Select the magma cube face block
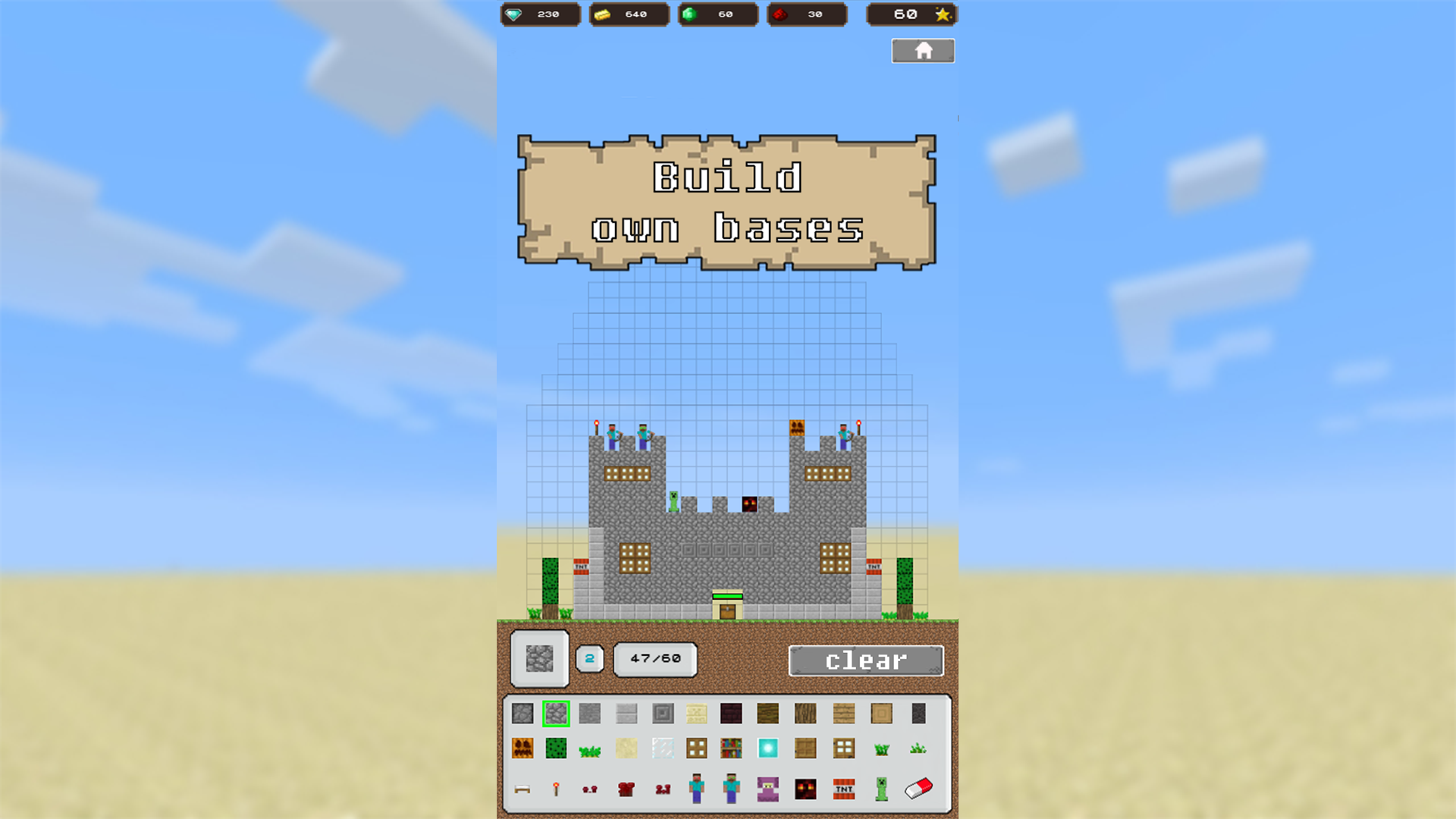 (x=805, y=789)
